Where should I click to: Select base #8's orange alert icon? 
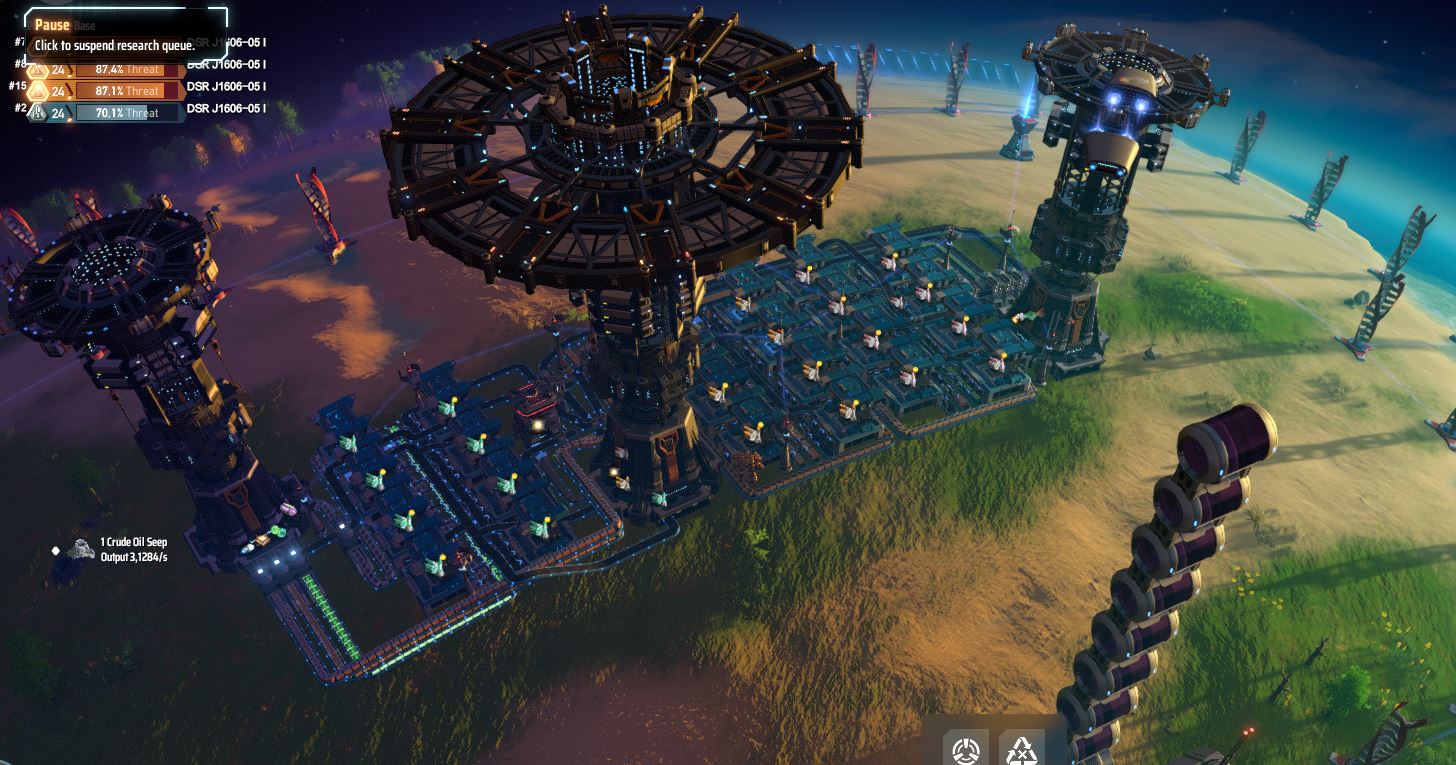pyautogui.click(x=38, y=69)
